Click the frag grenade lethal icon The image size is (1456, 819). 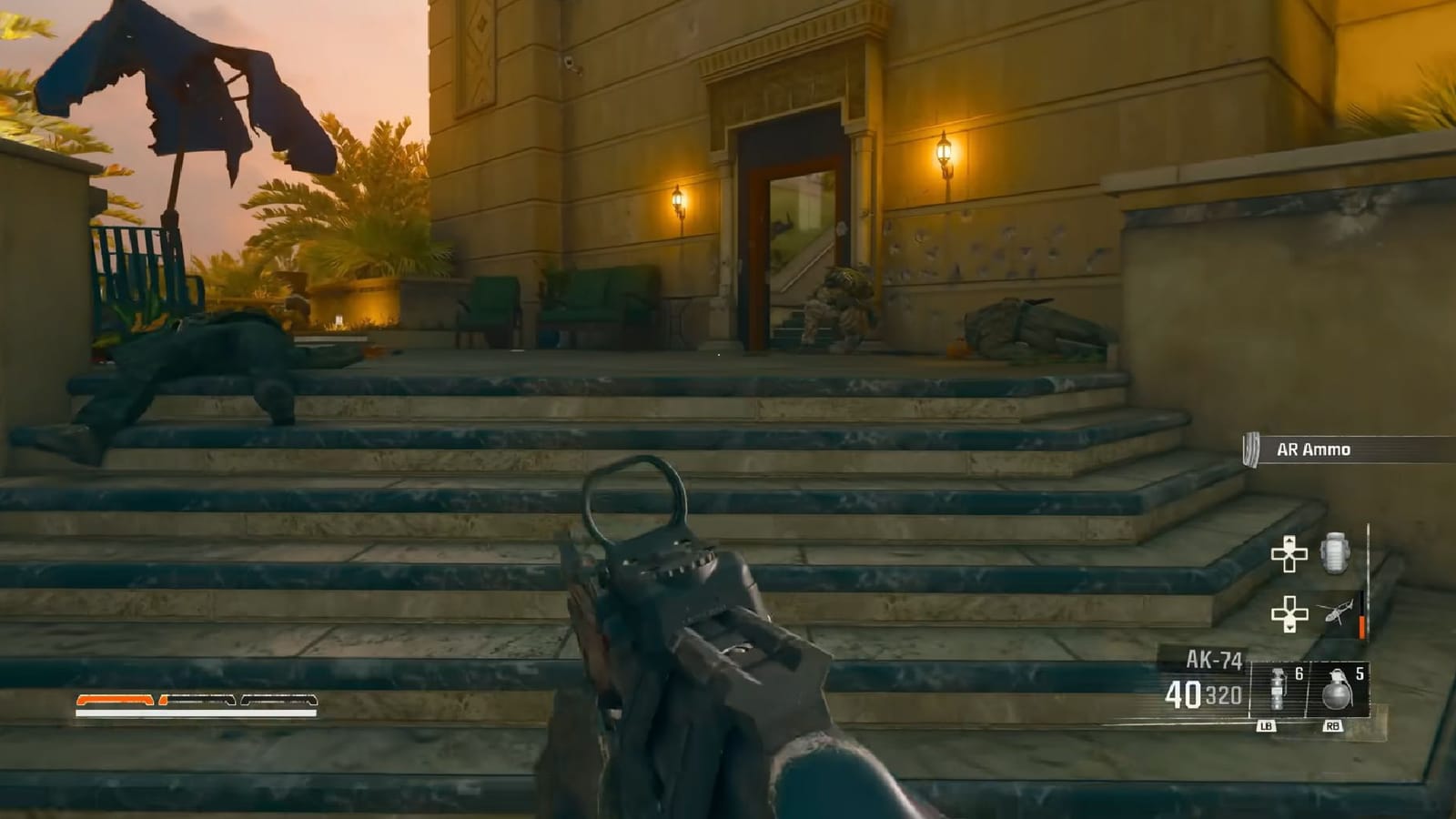point(1339,691)
